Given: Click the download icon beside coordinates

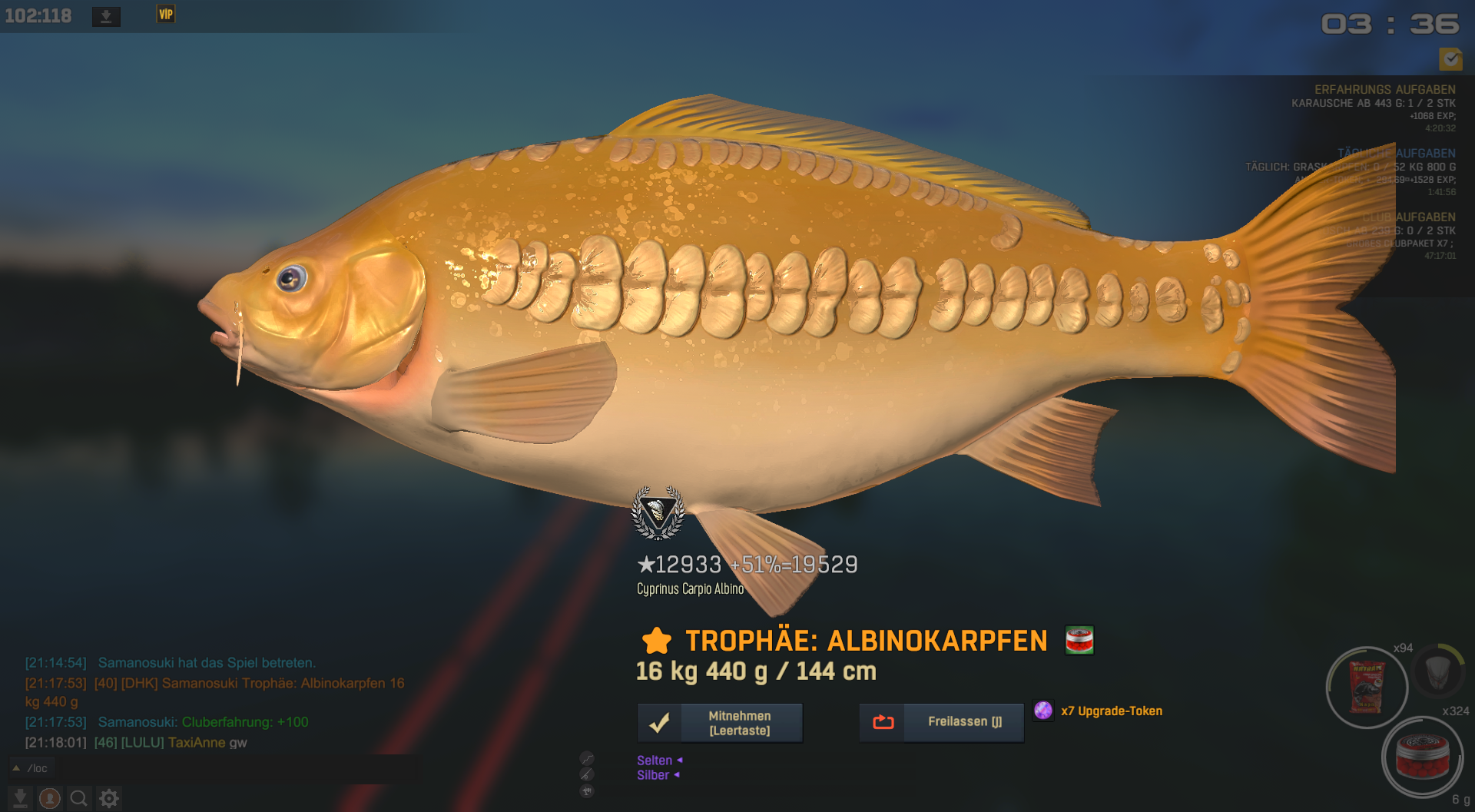Looking at the screenshot, I should (x=106, y=16).
